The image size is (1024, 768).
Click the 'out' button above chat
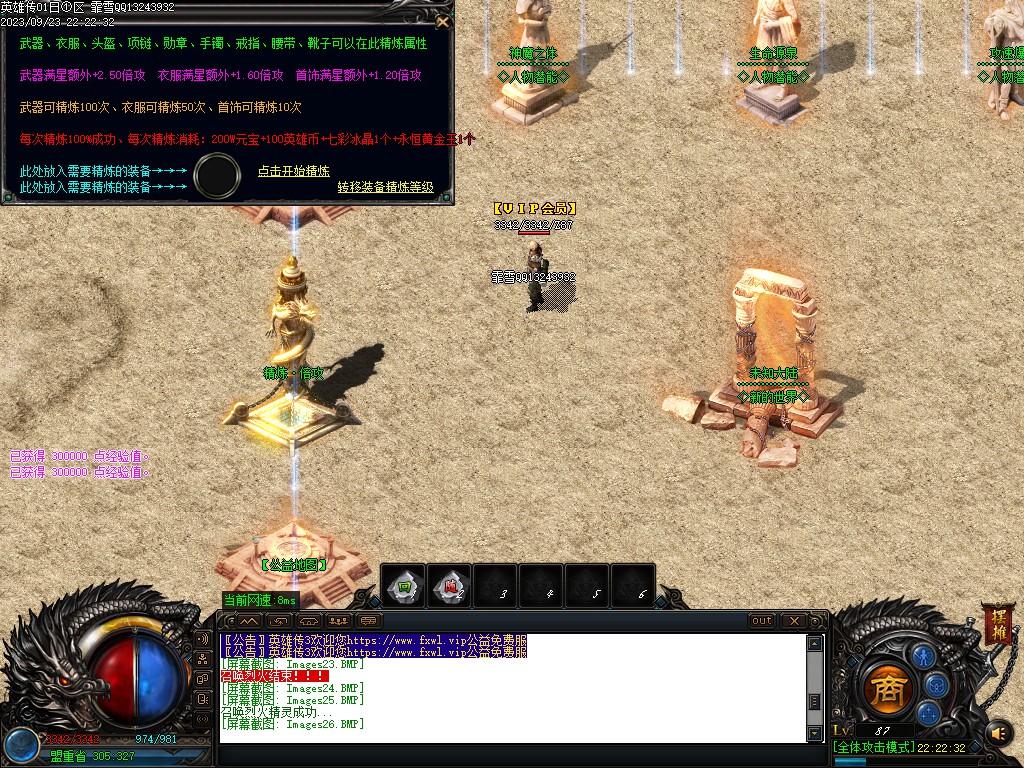(762, 621)
